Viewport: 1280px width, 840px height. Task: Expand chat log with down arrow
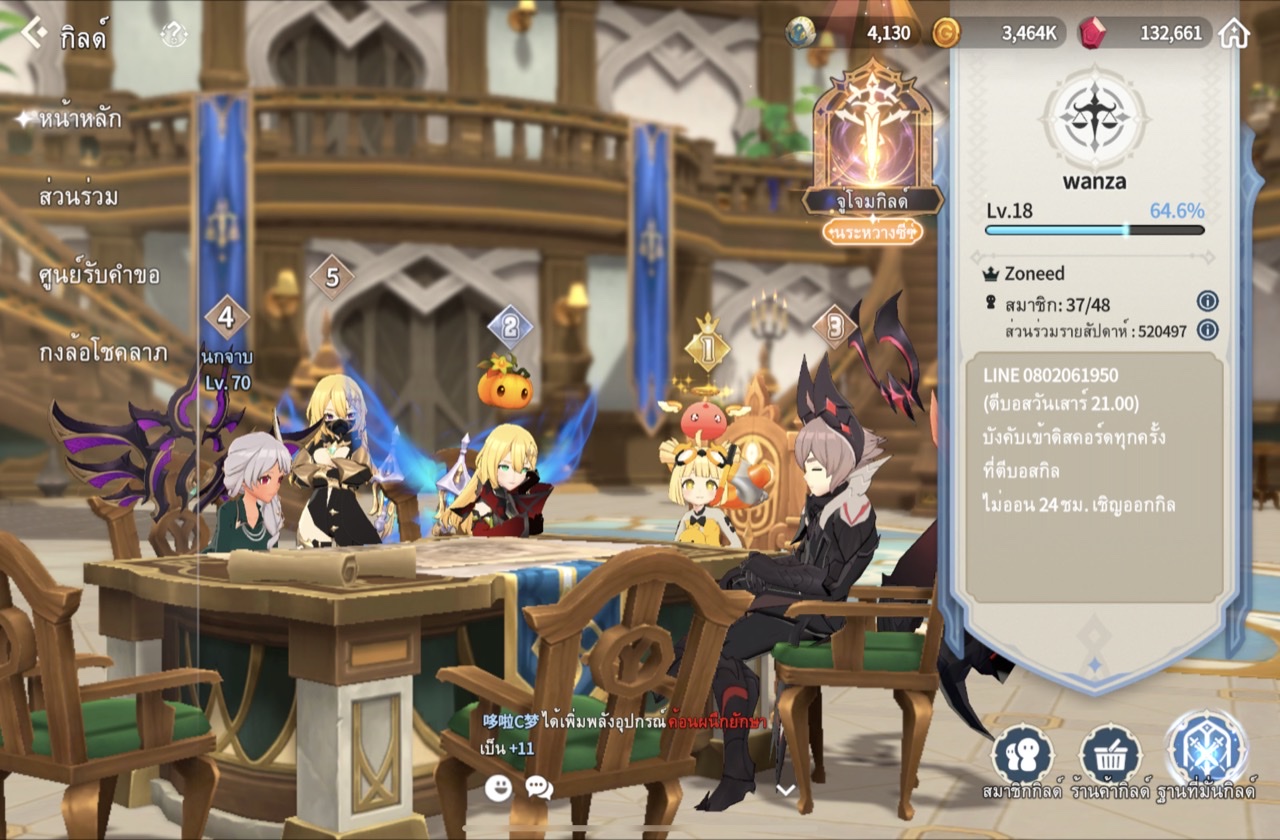tap(786, 789)
